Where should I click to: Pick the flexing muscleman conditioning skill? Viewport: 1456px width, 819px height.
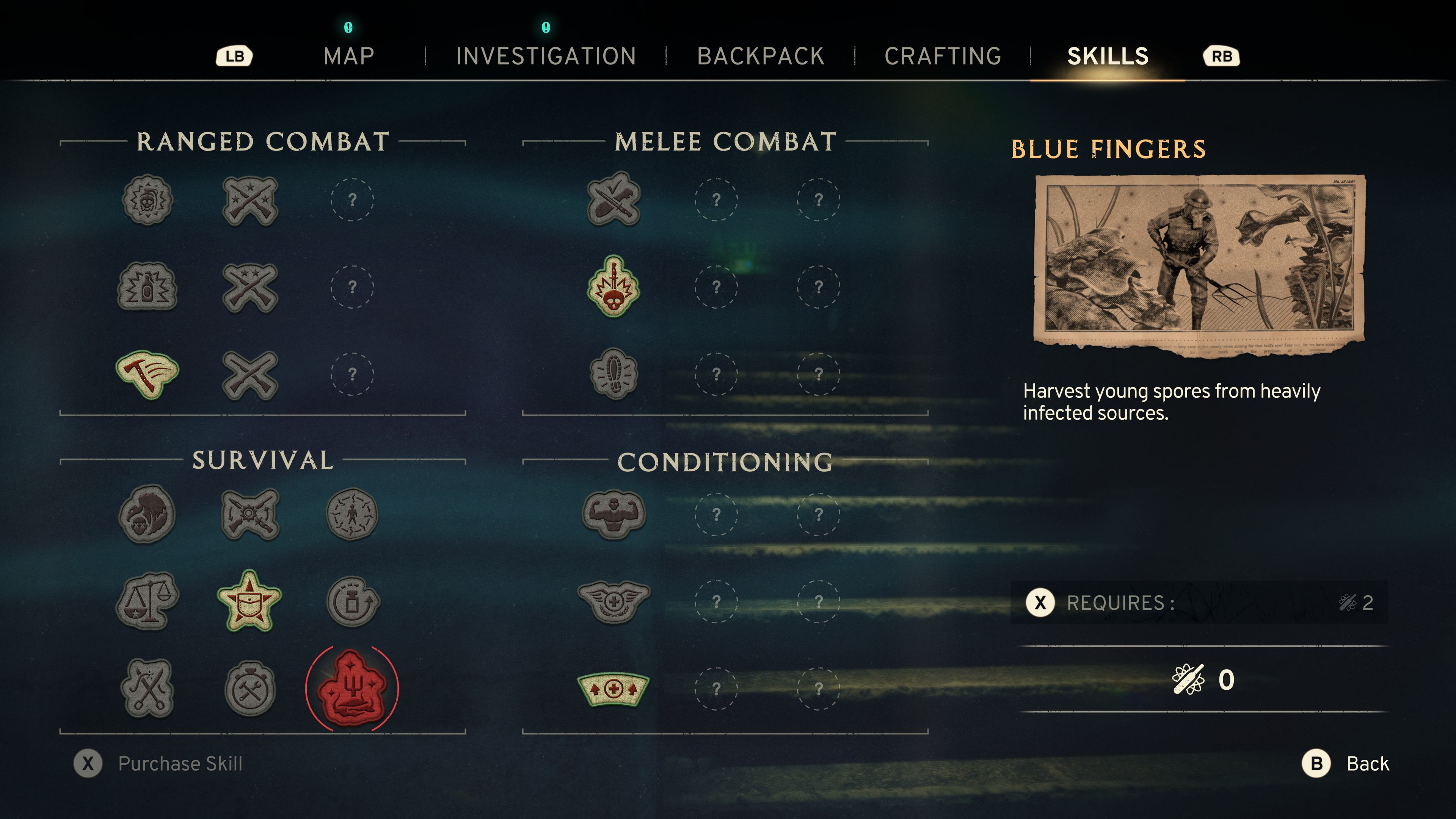(613, 514)
